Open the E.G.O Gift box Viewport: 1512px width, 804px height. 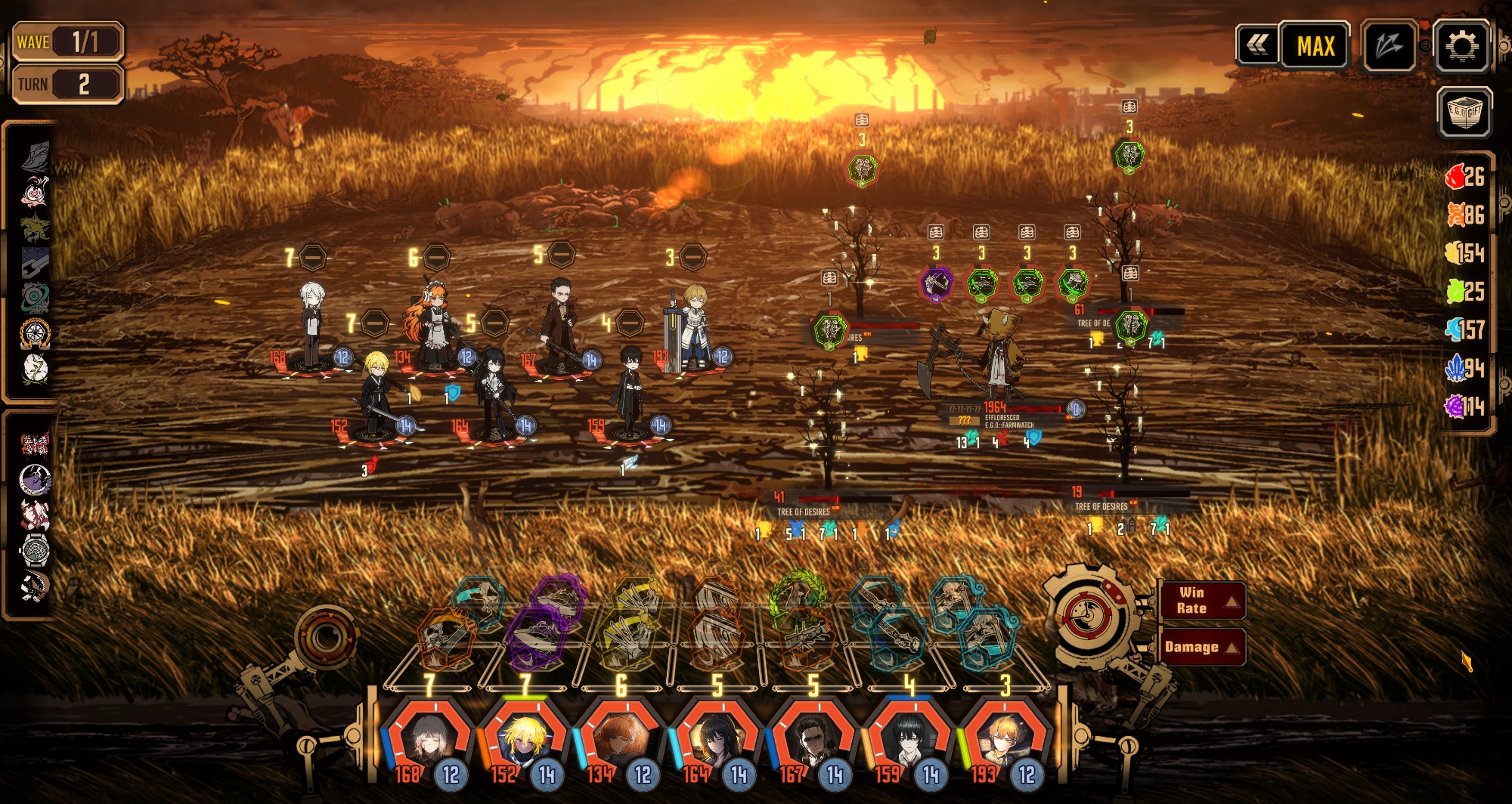pyautogui.click(x=1464, y=113)
